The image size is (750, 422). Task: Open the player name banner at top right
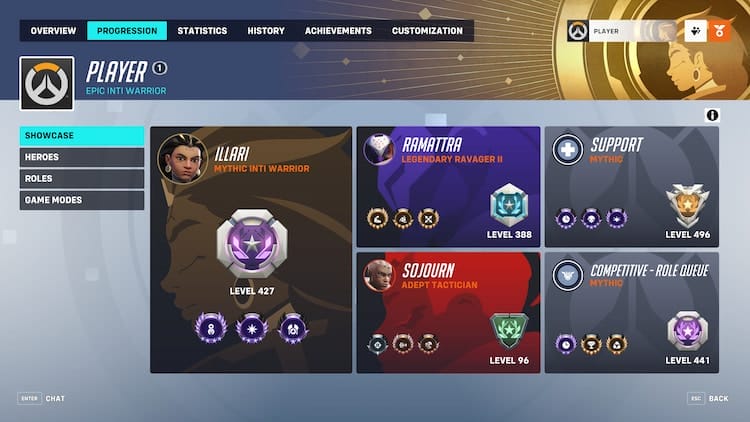622,31
